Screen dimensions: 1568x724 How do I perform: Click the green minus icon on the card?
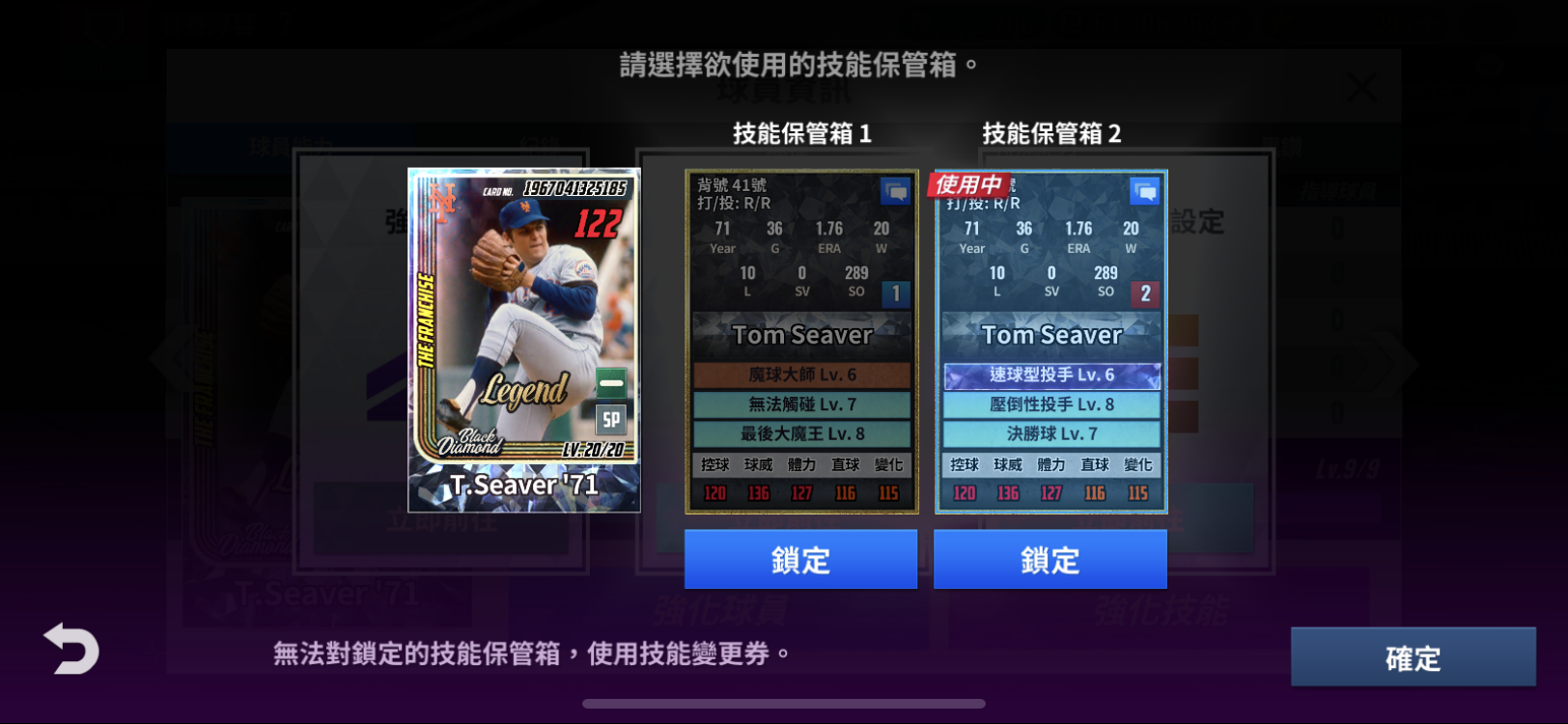[x=610, y=382]
